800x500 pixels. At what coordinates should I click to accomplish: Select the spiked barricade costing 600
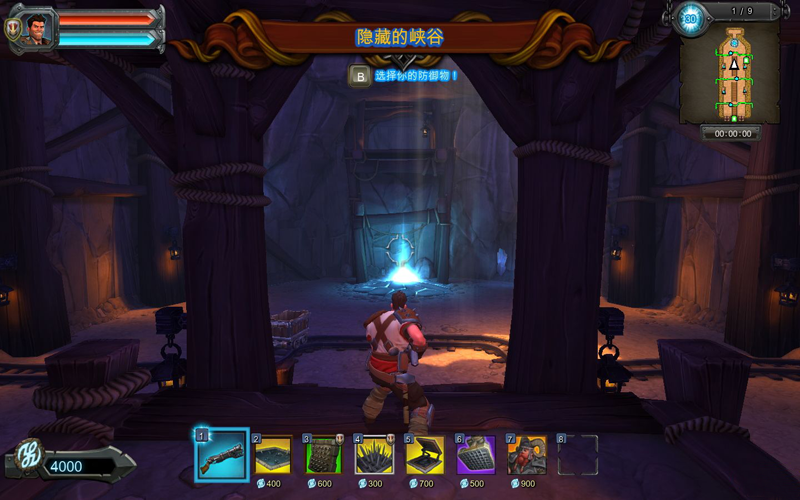point(323,455)
